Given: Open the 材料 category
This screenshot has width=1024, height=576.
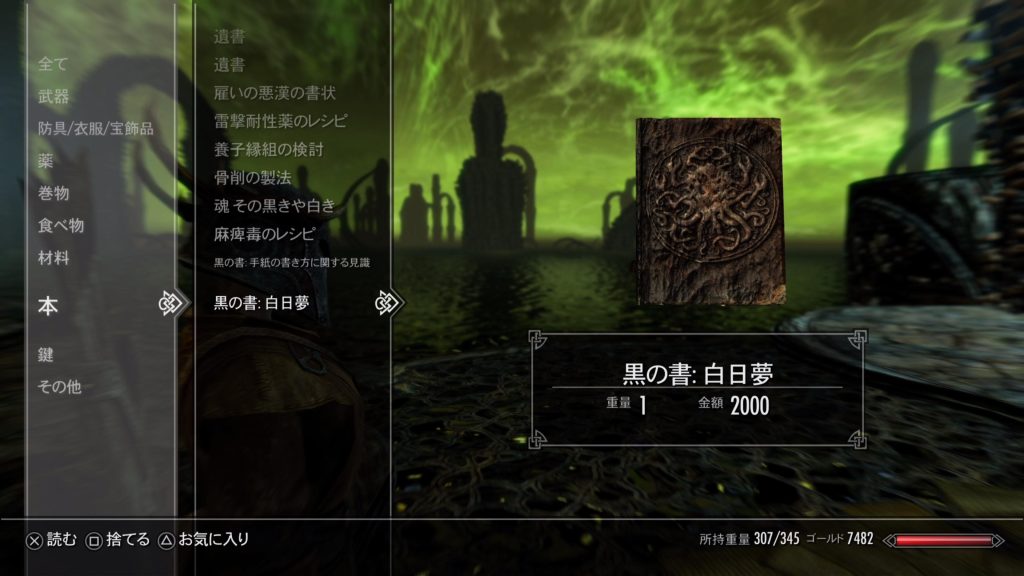Looking at the screenshot, I should point(54,257).
